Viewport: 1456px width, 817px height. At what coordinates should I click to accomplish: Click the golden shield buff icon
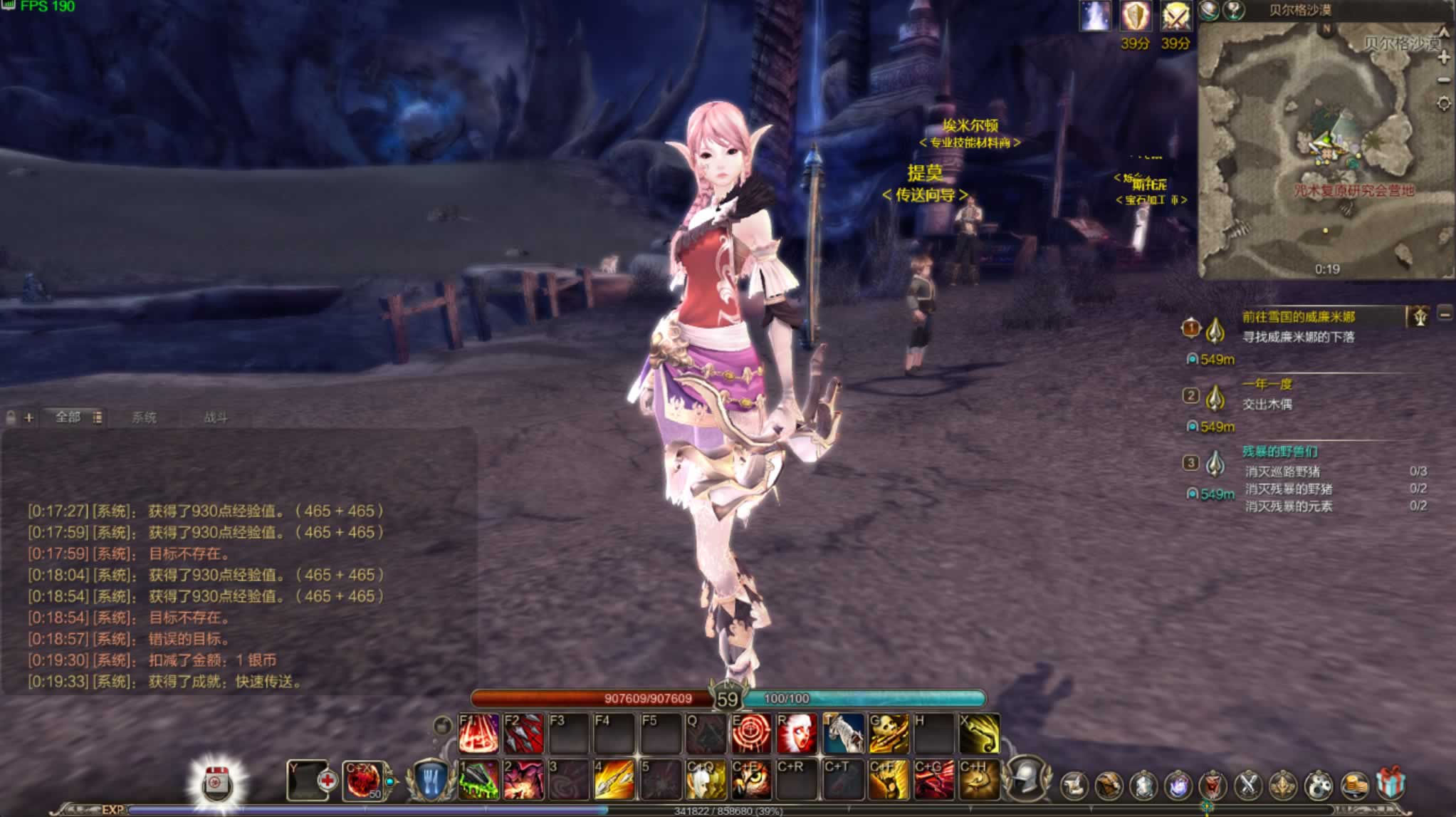(x=1136, y=16)
